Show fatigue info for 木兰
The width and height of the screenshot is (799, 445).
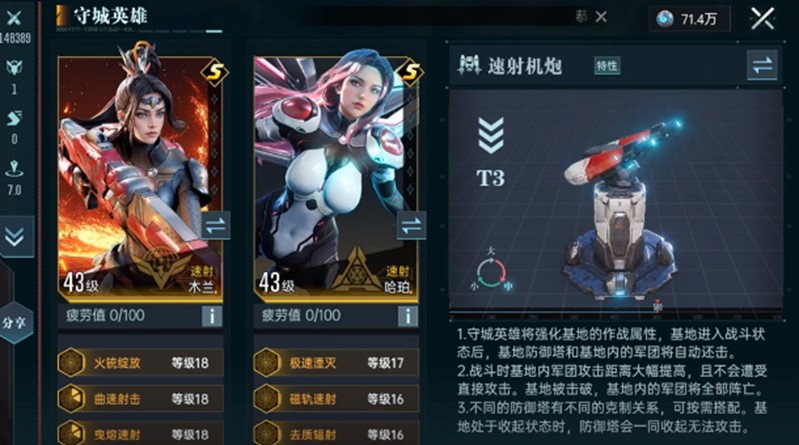point(211,316)
